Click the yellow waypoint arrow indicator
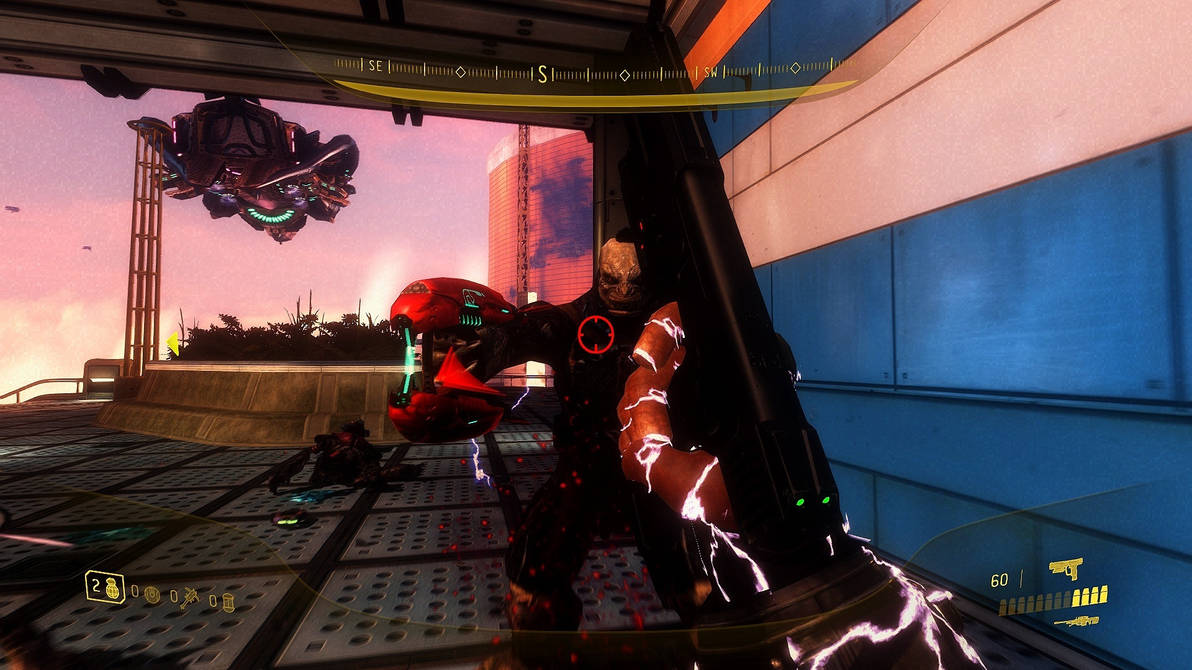 point(172,343)
